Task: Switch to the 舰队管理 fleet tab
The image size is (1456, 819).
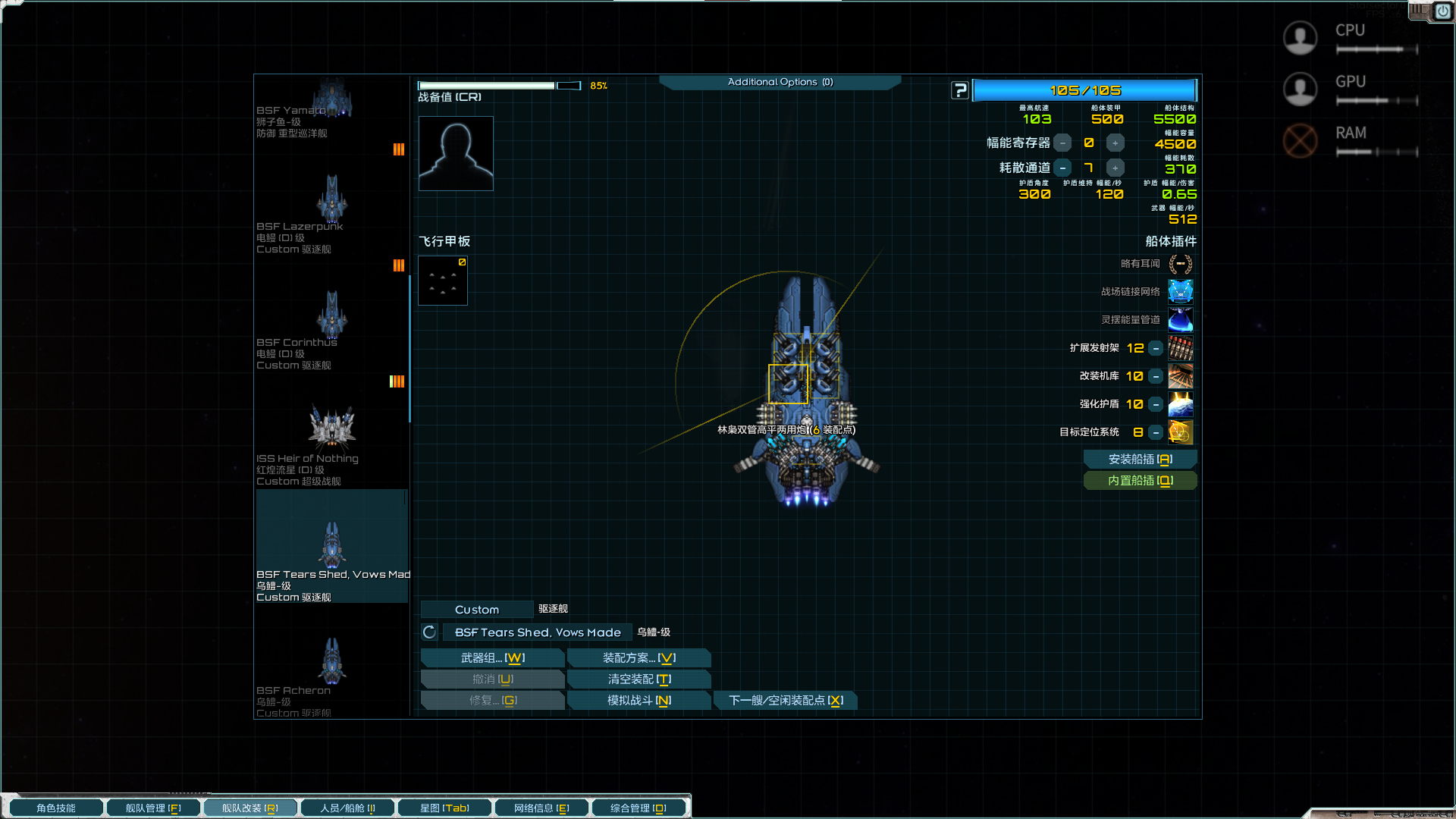Action: click(x=153, y=808)
